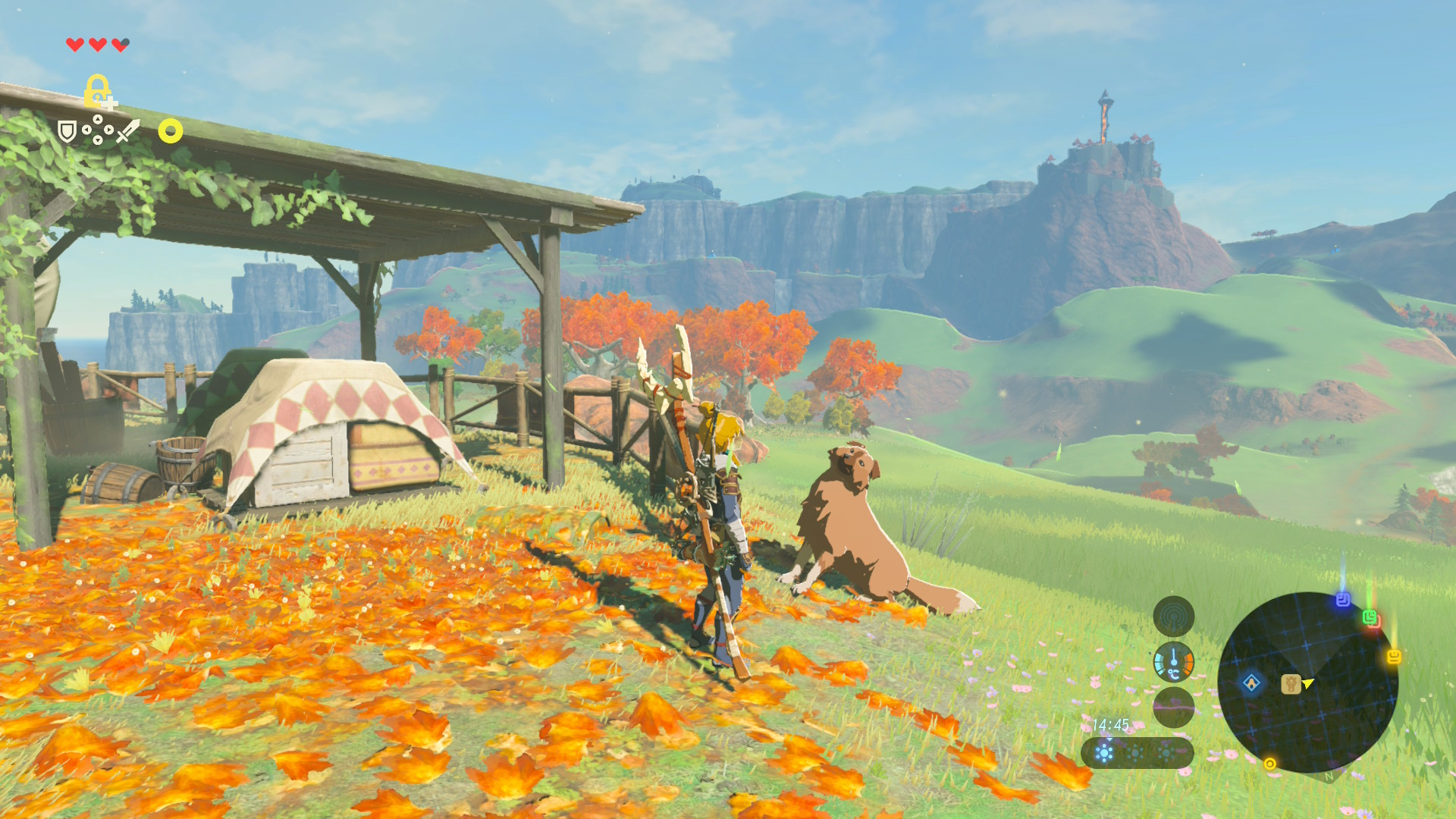Select the blue shrine marker on minimap
This screenshot has width=1456, height=819.
click(x=1251, y=682)
